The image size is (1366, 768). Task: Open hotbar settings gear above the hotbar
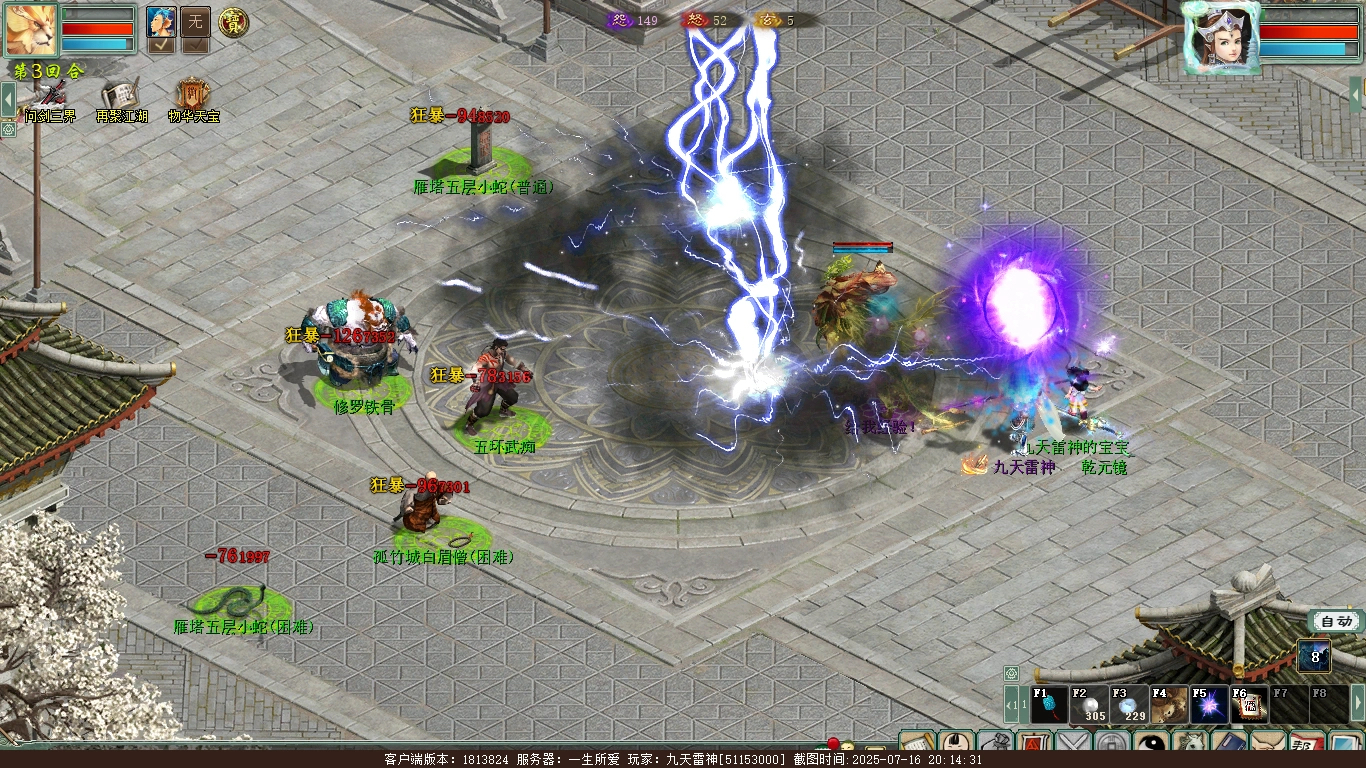coord(1011,673)
